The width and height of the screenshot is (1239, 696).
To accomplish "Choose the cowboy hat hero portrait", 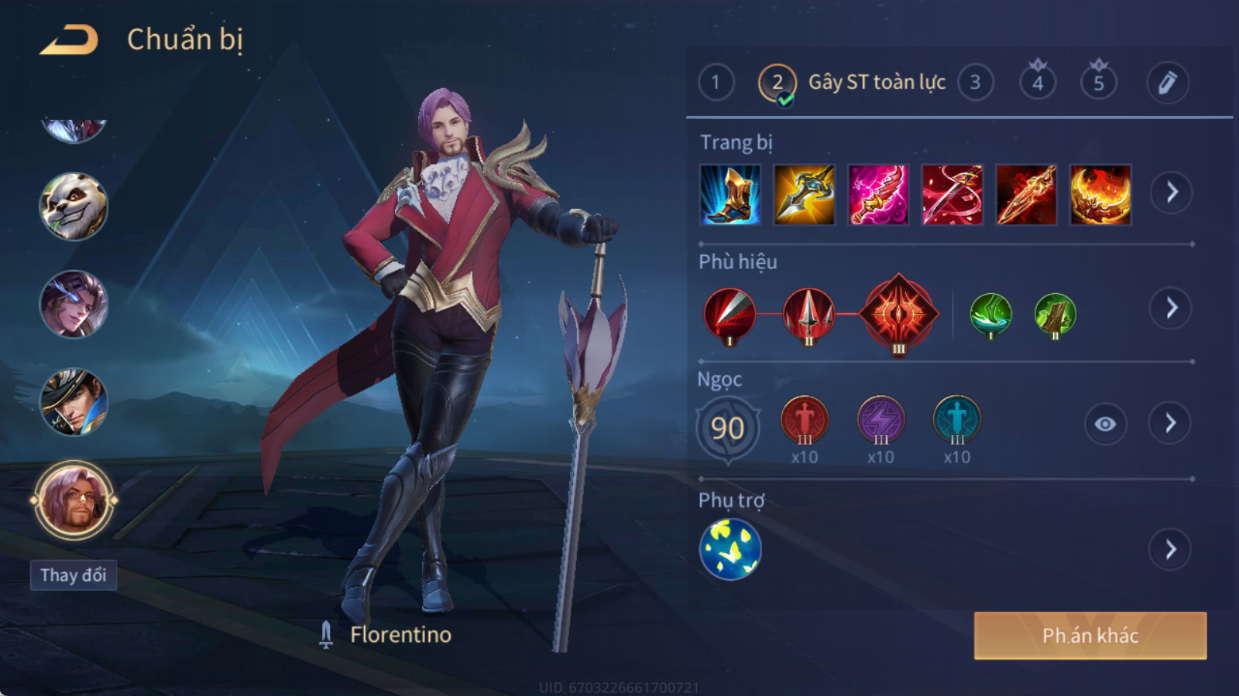I will tap(74, 402).
